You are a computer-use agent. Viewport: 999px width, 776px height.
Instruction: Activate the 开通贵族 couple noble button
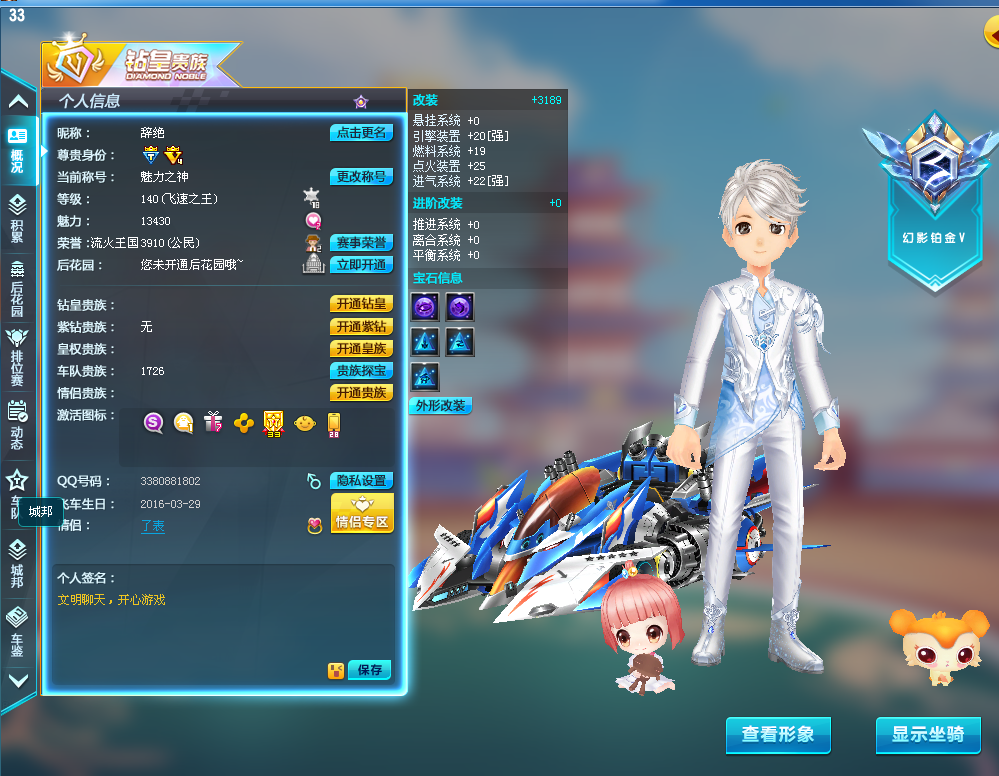tap(361, 393)
